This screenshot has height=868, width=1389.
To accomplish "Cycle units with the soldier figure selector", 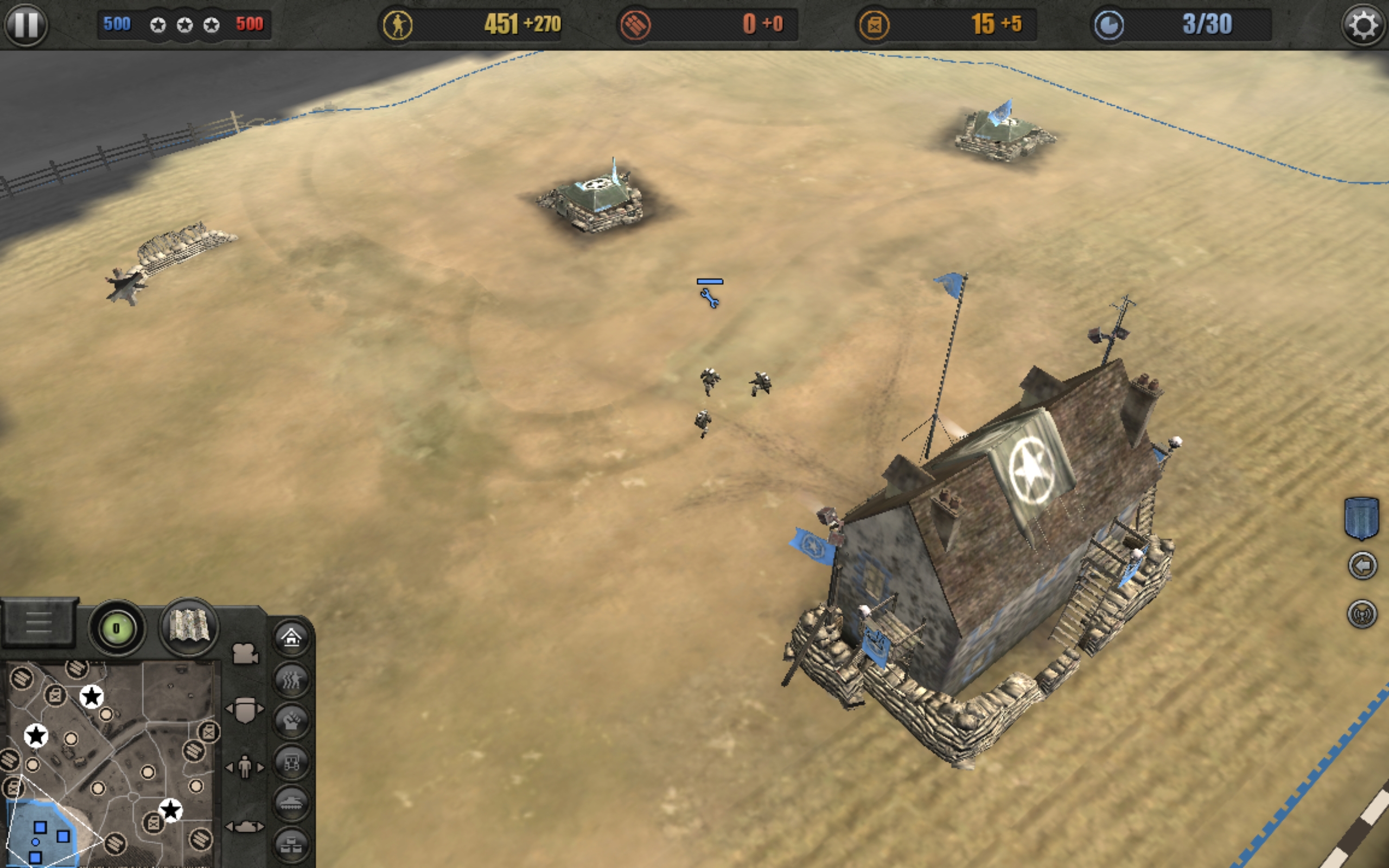I will click(245, 767).
